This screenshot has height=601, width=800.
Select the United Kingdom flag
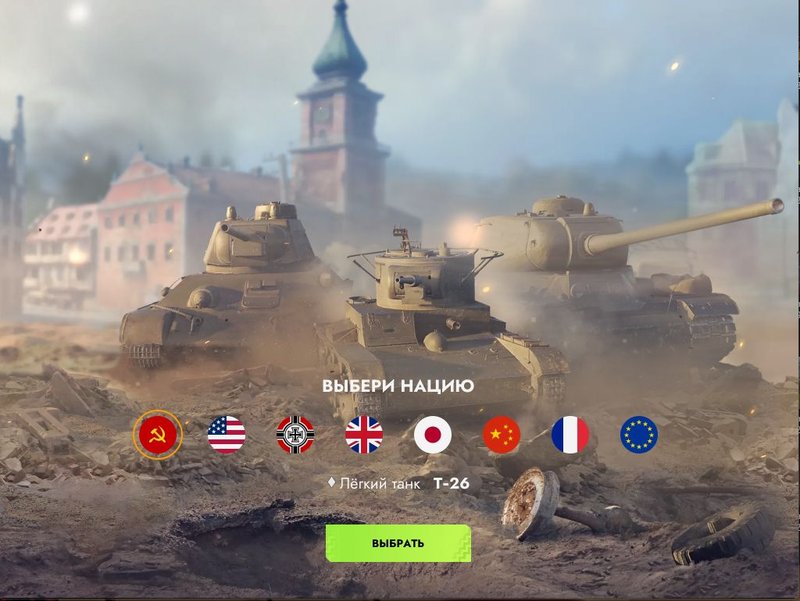coord(364,435)
